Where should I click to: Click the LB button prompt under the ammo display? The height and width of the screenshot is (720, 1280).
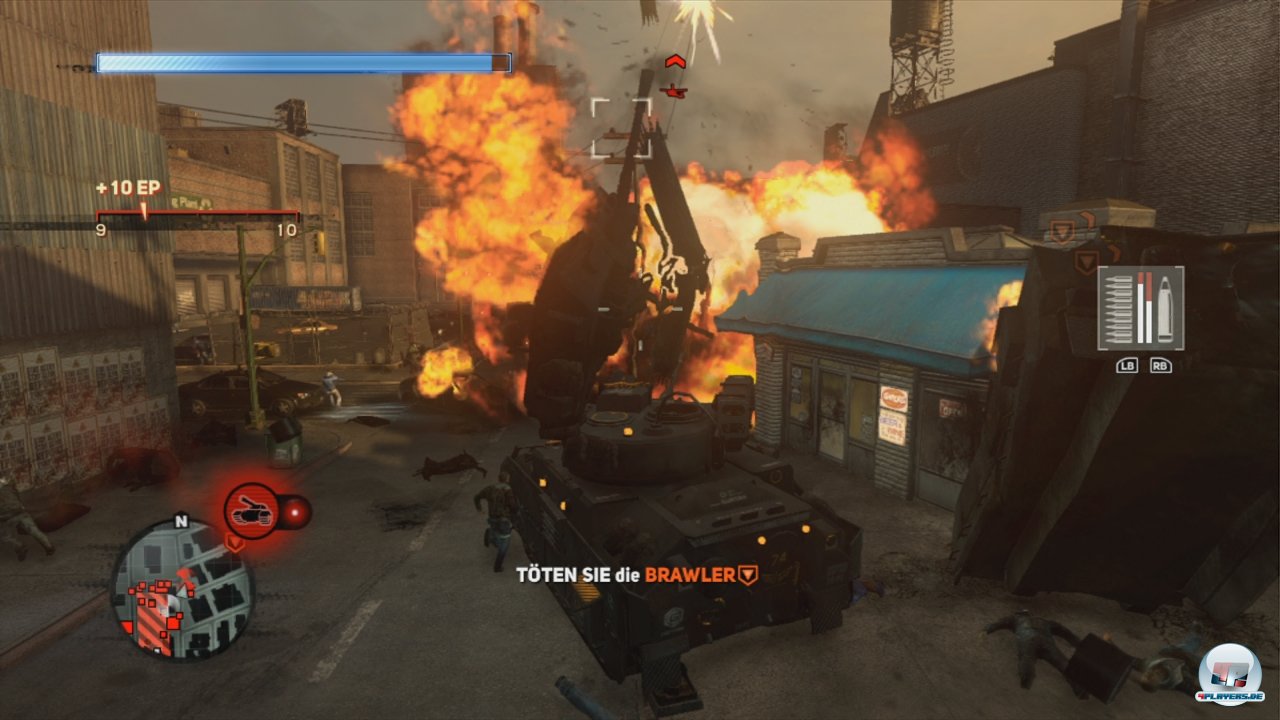tap(1127, 365)
